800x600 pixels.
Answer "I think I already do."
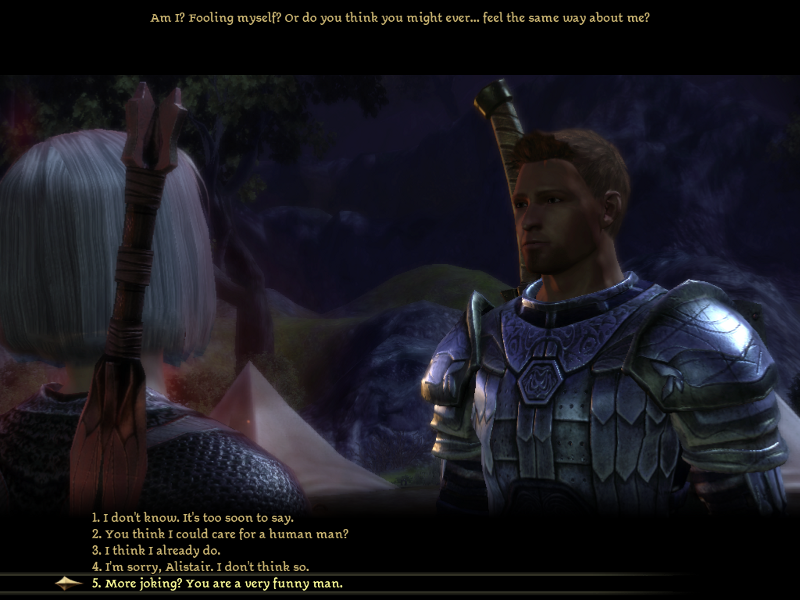point(155,550)
